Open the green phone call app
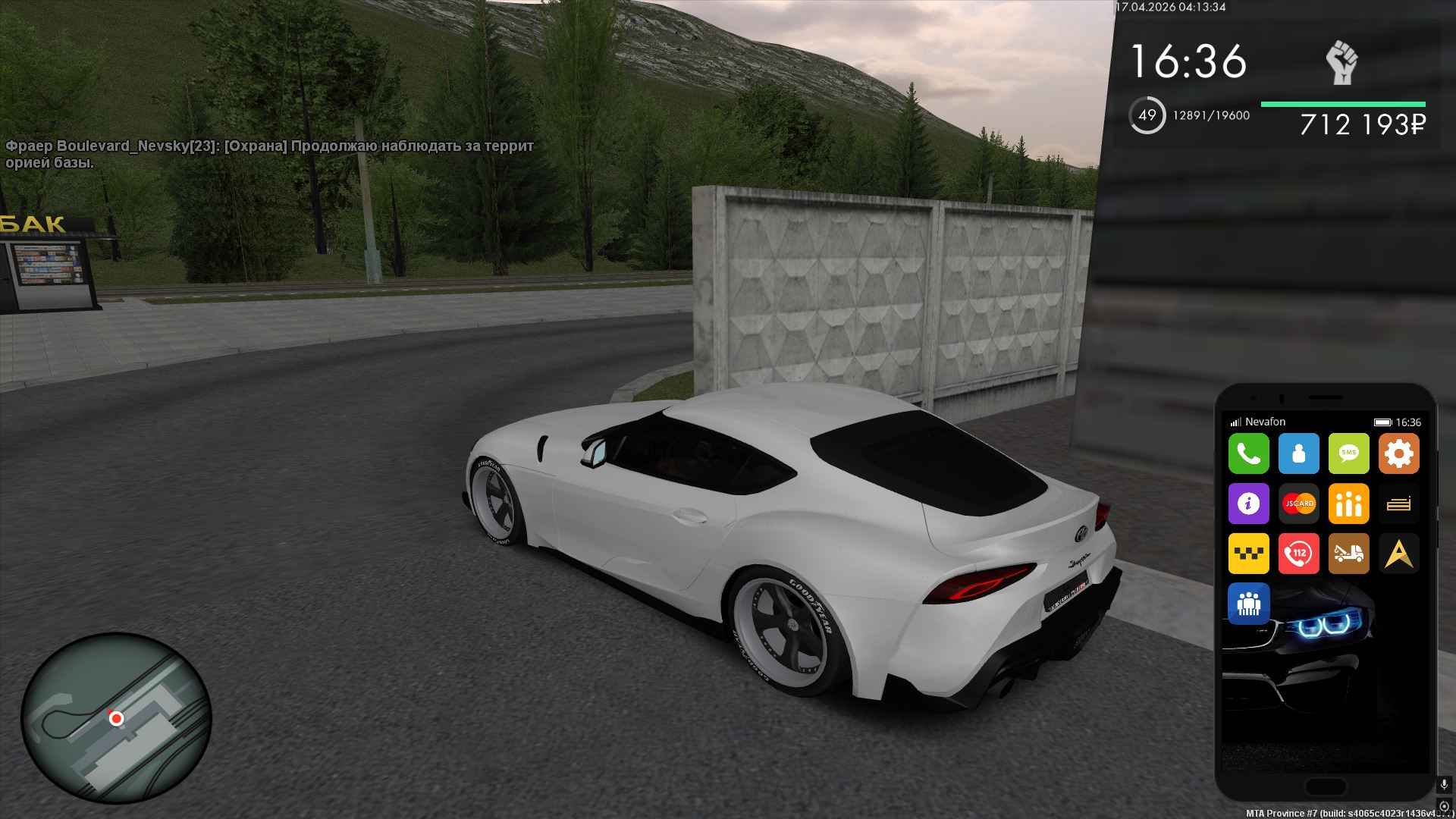 1248,453
